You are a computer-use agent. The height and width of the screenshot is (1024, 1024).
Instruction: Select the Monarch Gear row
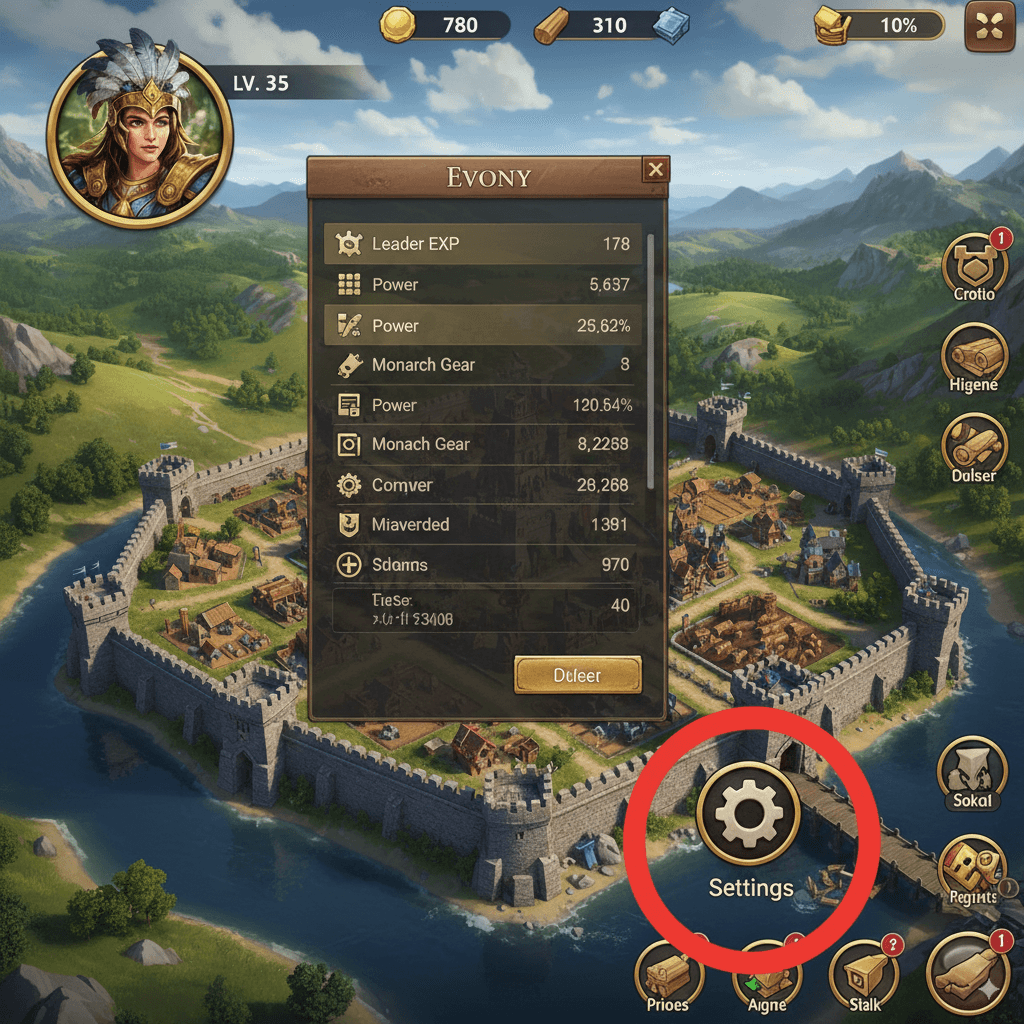[x=486, y=365]
